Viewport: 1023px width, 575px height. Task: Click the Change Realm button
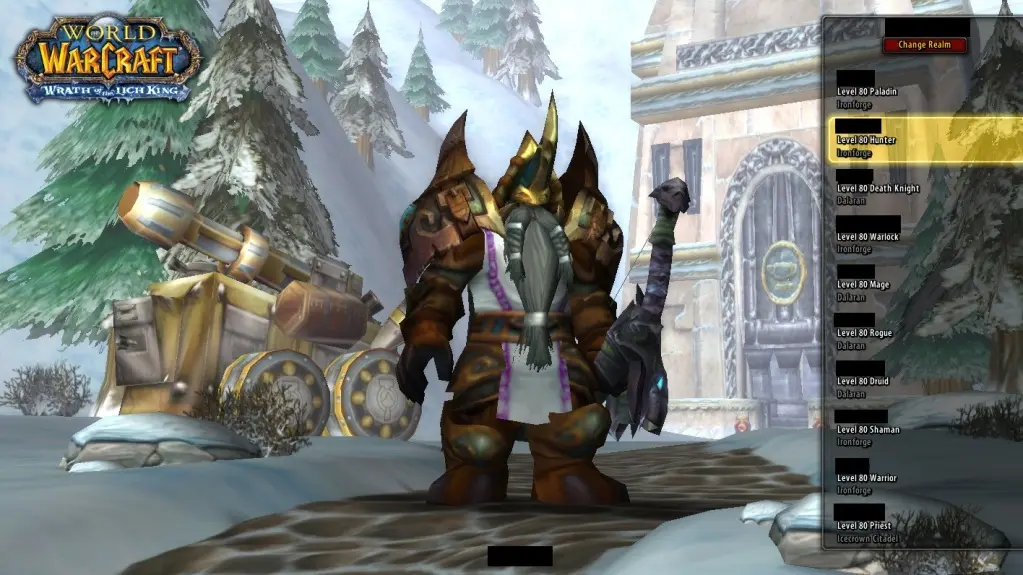point(925,45)
